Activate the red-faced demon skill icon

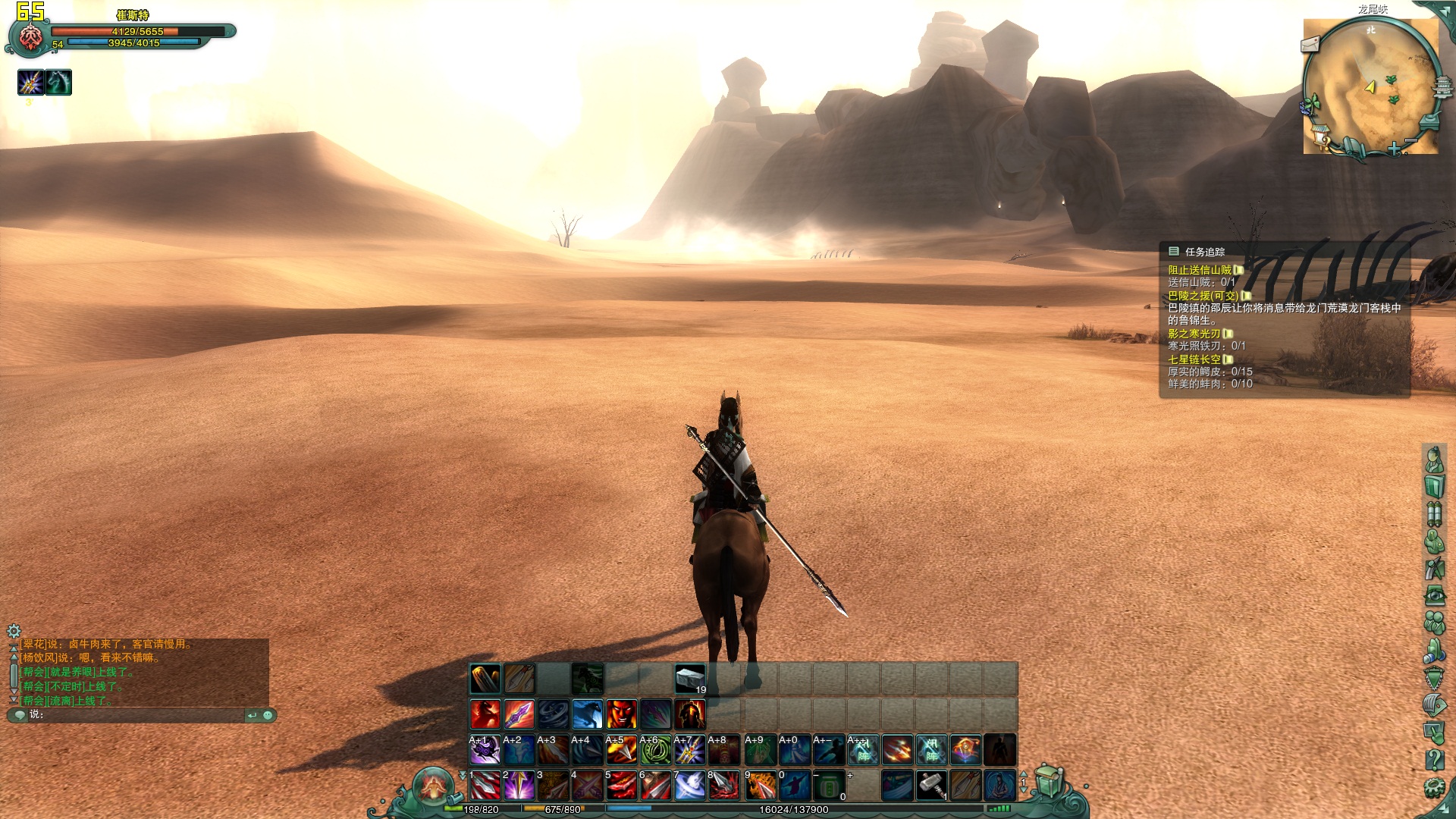point(621,714)
